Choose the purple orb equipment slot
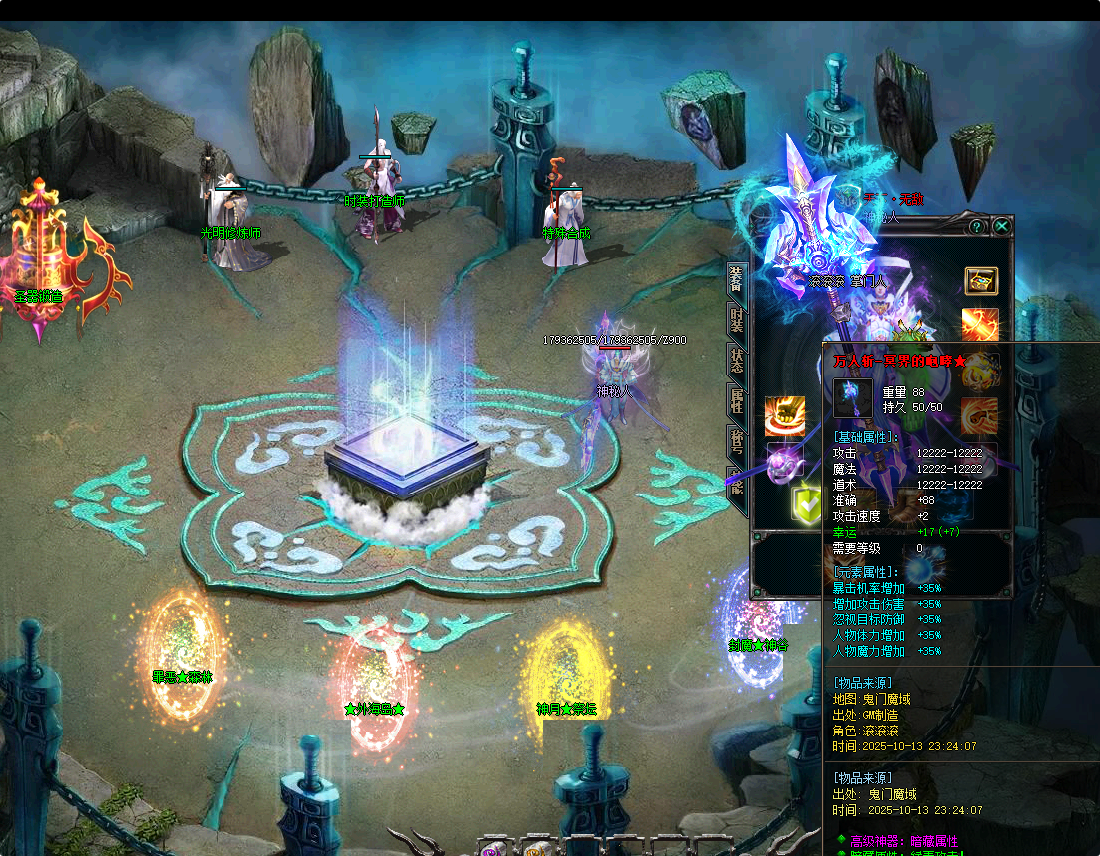 784,463
